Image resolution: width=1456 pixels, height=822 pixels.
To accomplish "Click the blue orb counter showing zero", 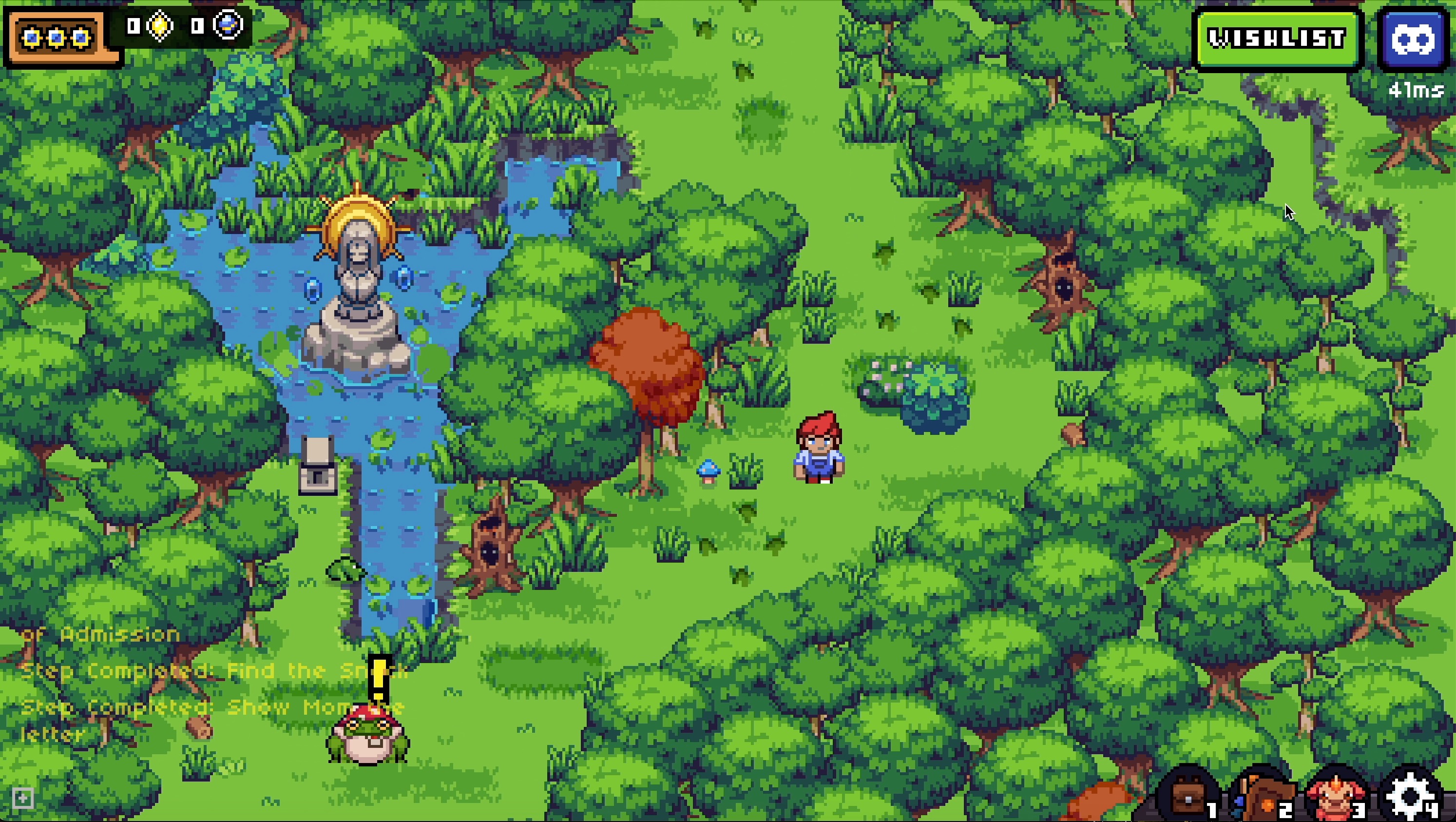I will point(196,26).
